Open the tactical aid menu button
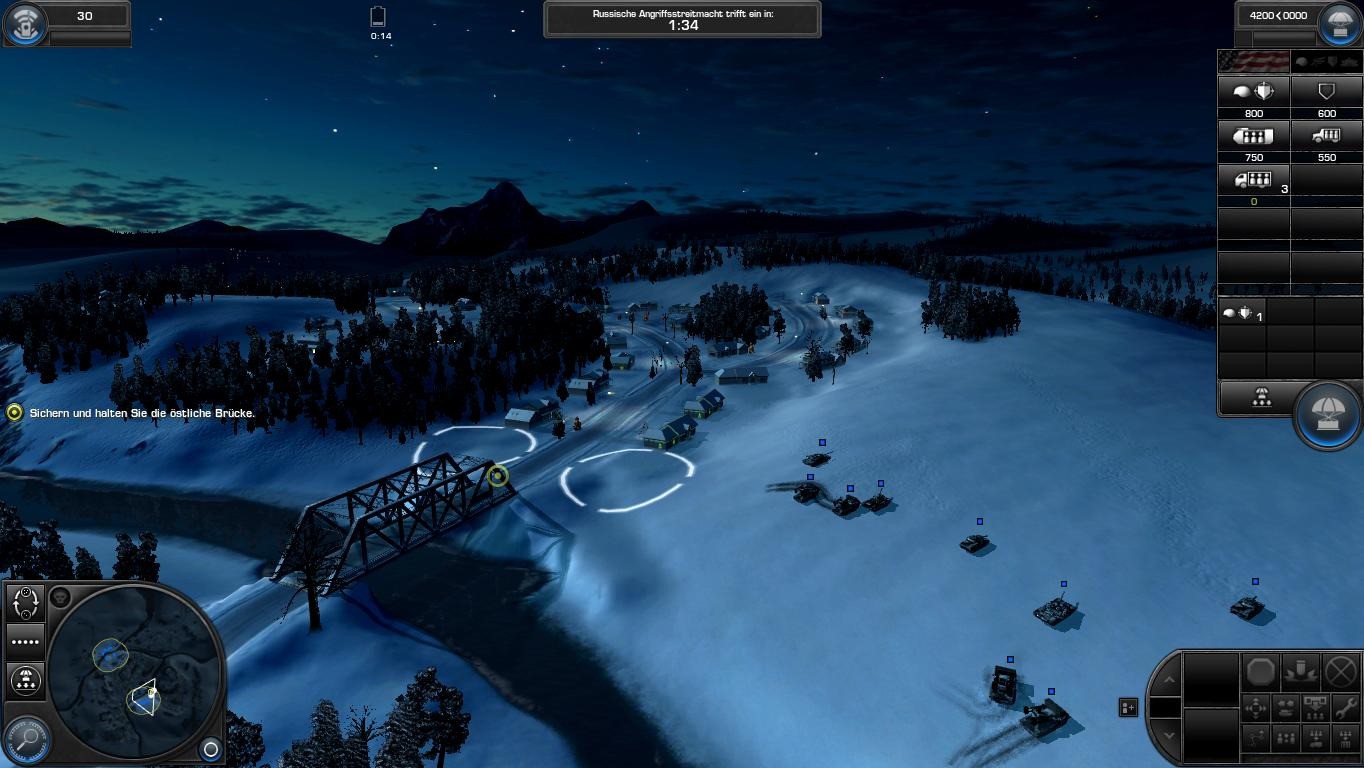 [x=24, y=24]
